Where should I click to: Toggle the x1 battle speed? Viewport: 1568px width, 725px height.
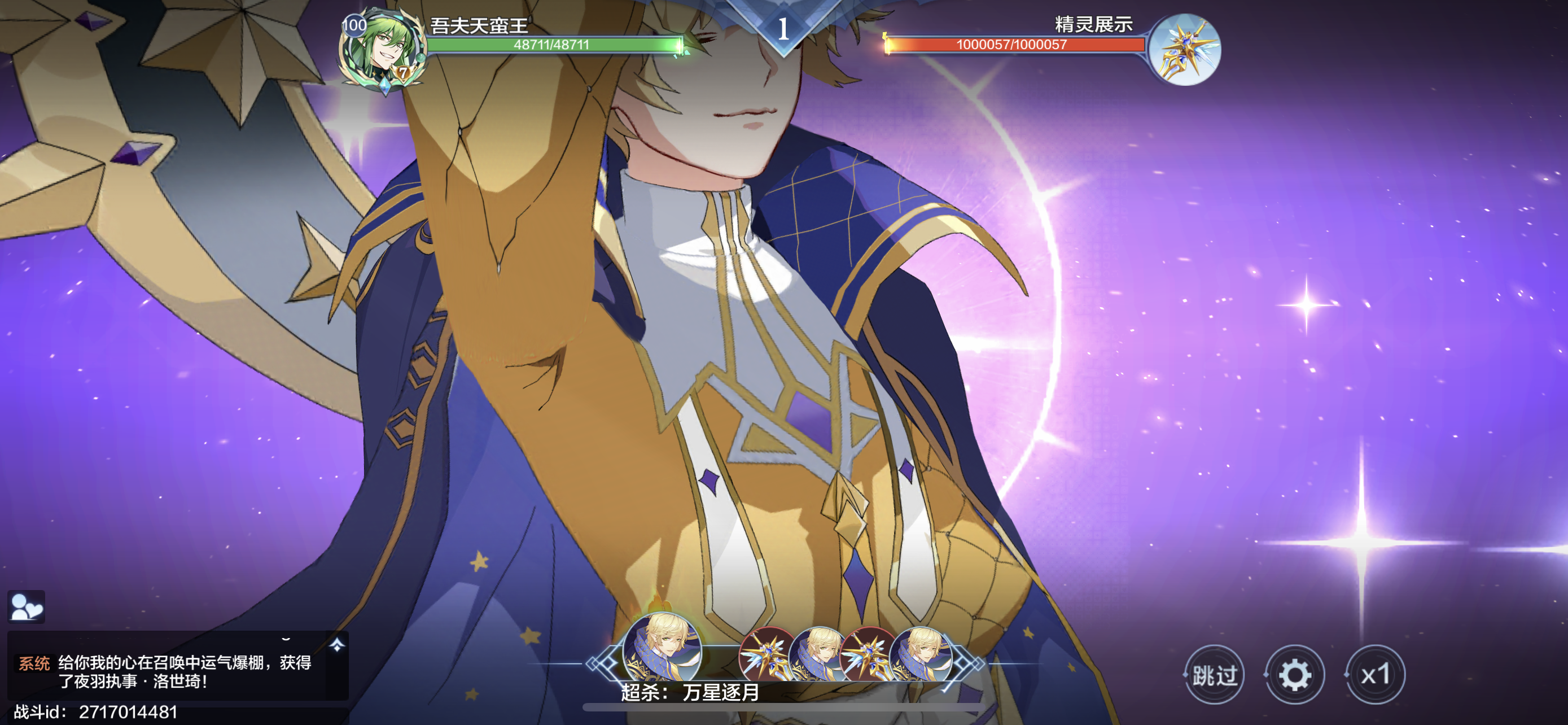(x=1375, y=675)
